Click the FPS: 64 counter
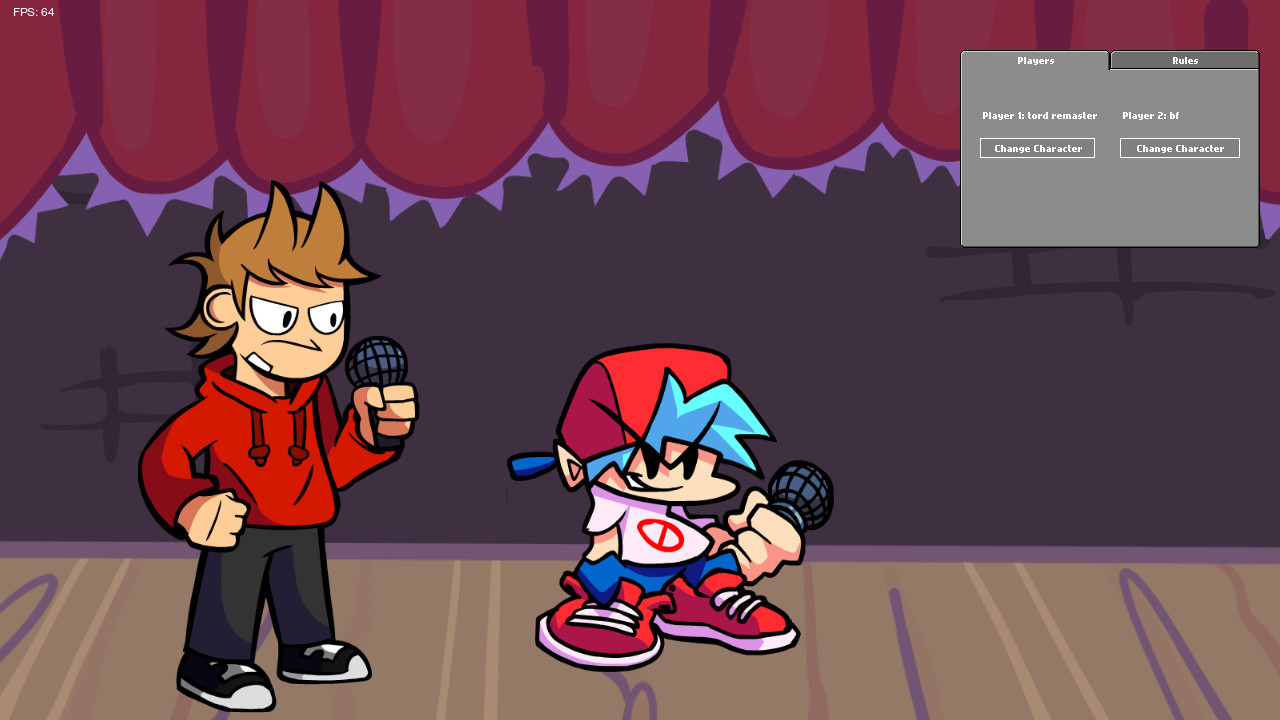 click(33, 12)
